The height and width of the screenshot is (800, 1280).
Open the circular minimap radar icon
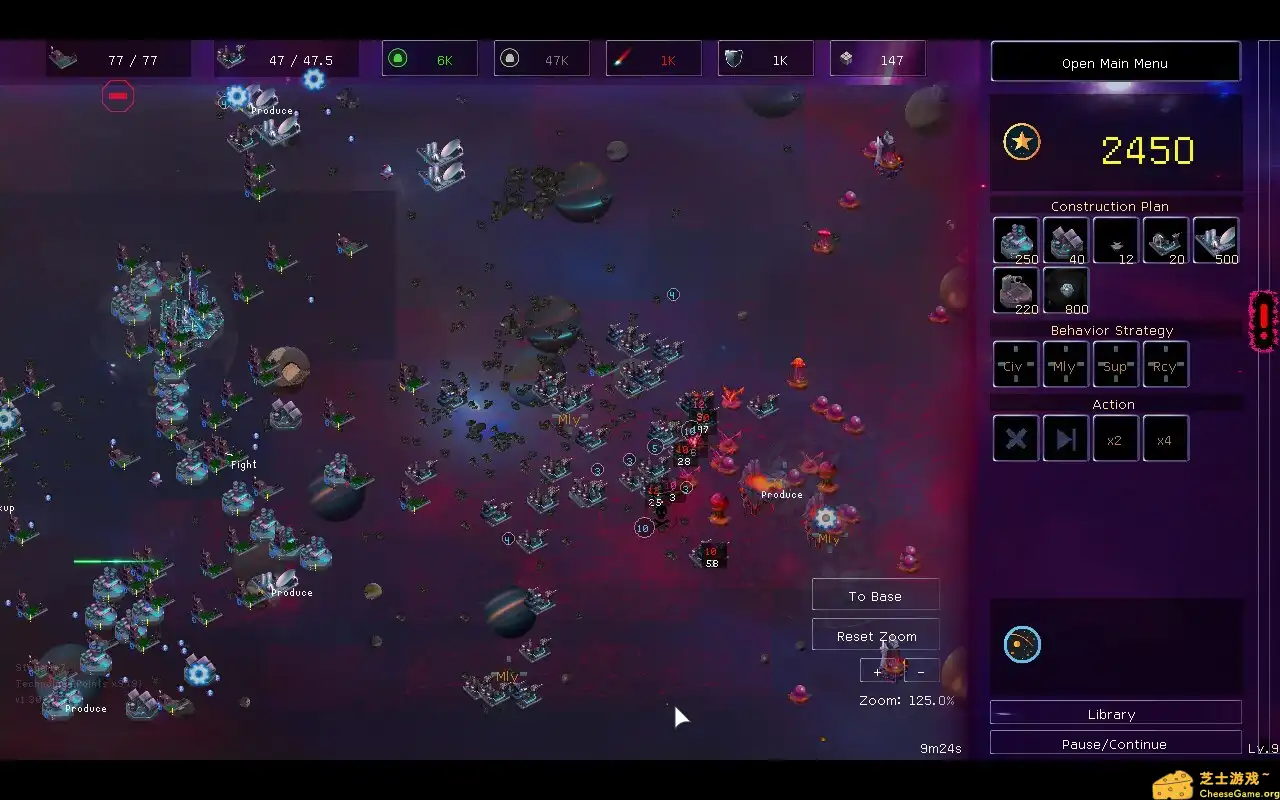pyautogui.click(x=1022, y=645)
